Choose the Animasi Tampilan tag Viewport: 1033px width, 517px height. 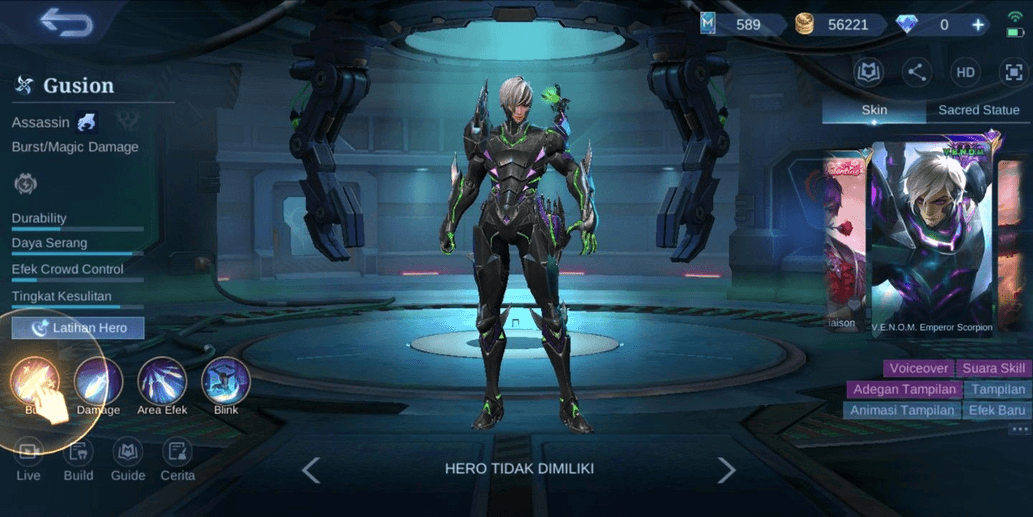click(x=901, y=410)
